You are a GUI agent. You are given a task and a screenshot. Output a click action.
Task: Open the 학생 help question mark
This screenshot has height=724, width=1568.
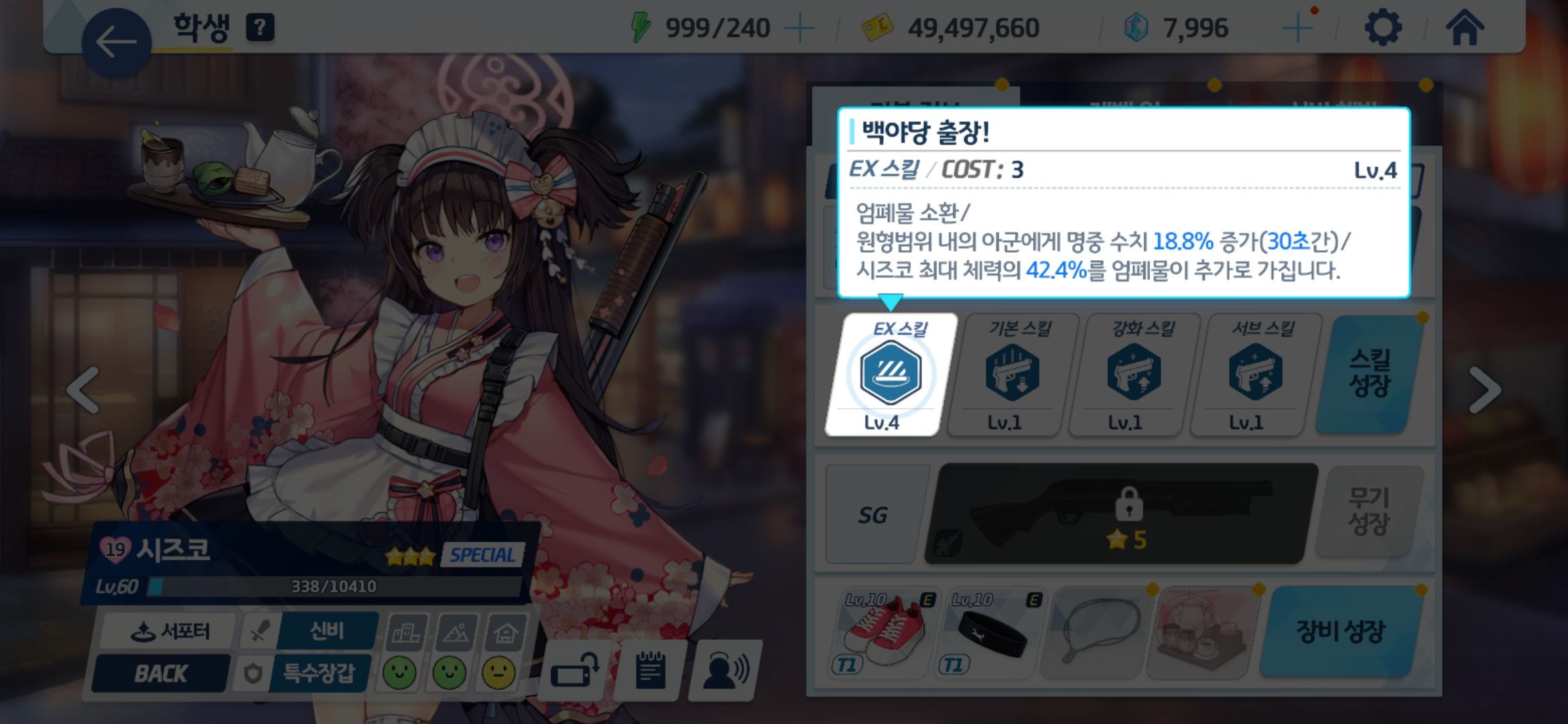coord(261,27)
